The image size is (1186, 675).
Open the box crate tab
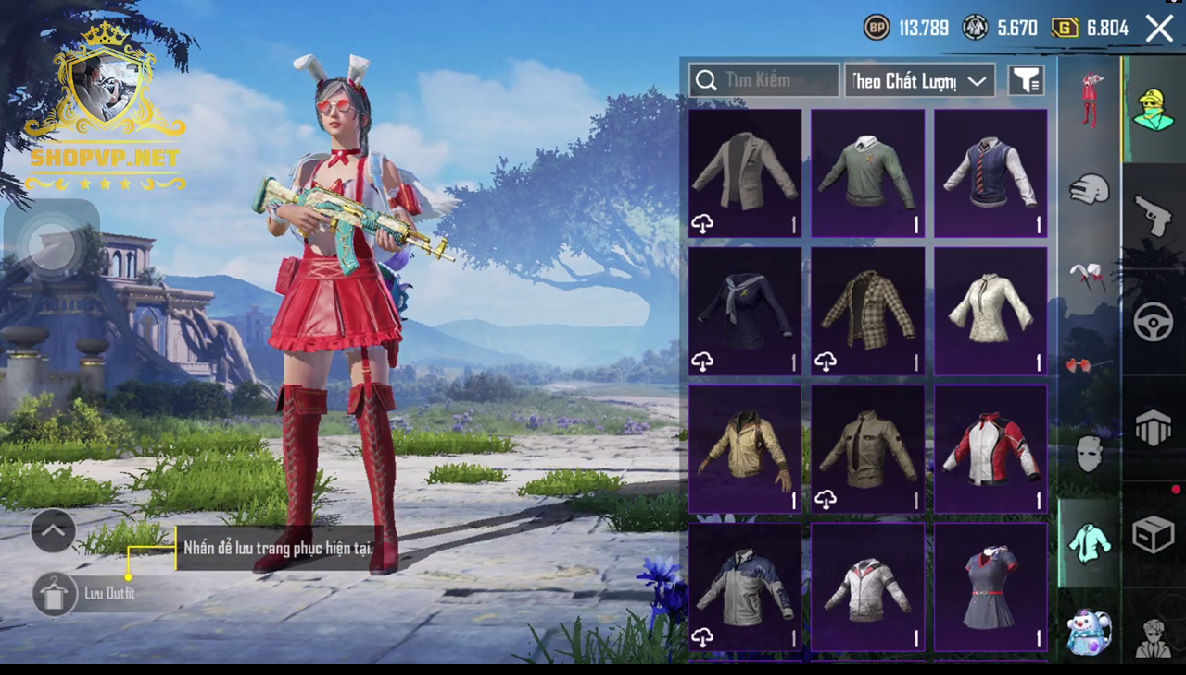(1153, 535)
